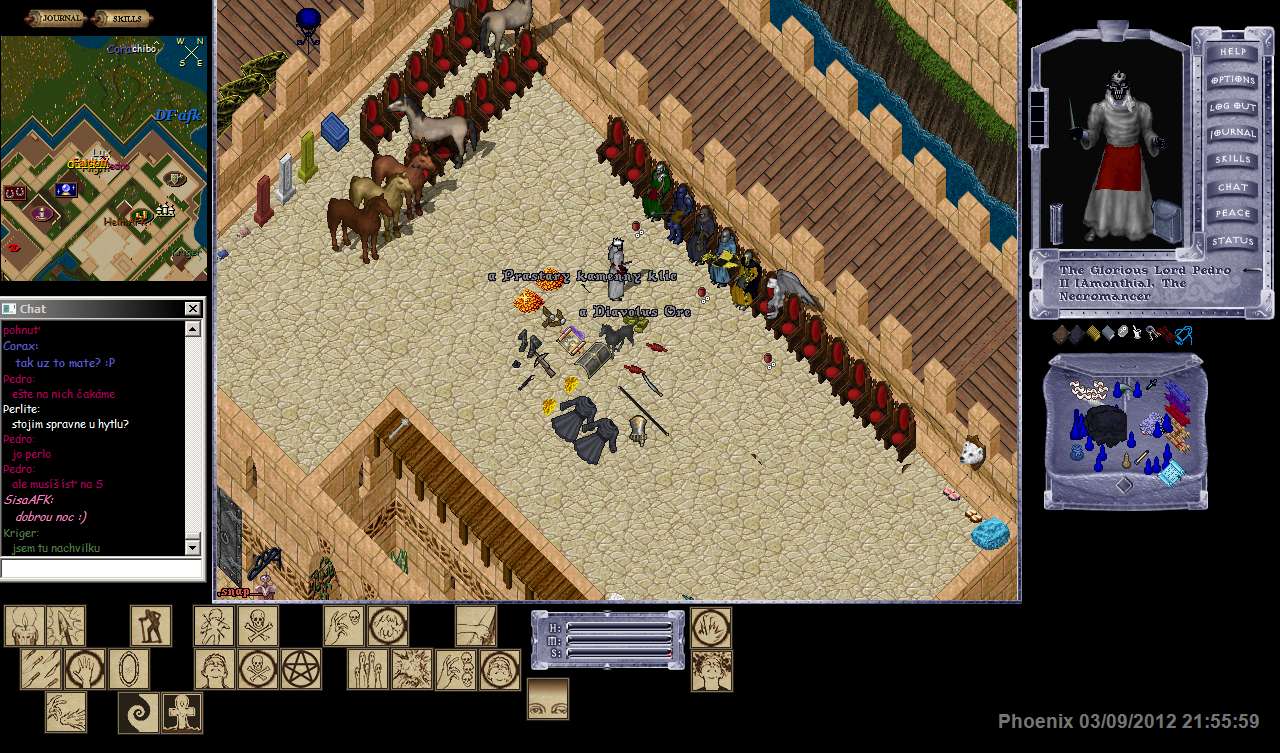Toggle the Peace/War mode button

[1232, 214]
